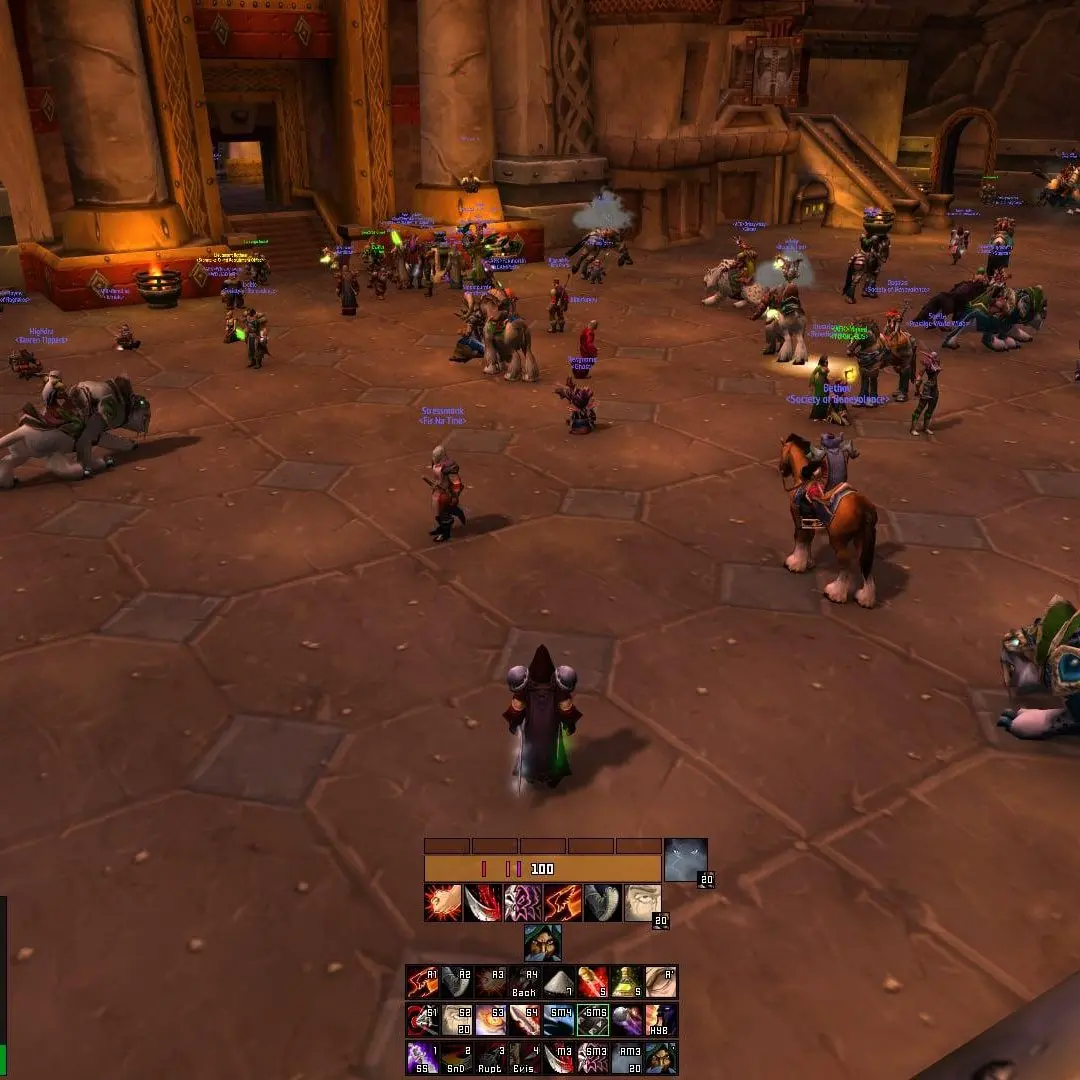Activate the SS (Sinister Strike) ability
Viewport: 1080px width, 1080px height.
pyautogui.click(x=422, y=1058)
